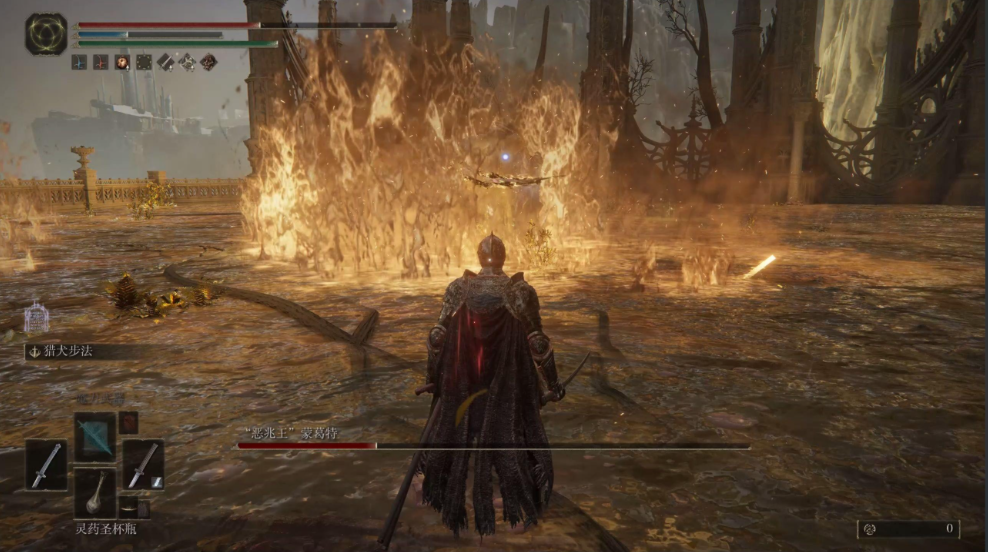Inspect the red branch status effect icon
This screenshot has width=988, height=552.
101,62
